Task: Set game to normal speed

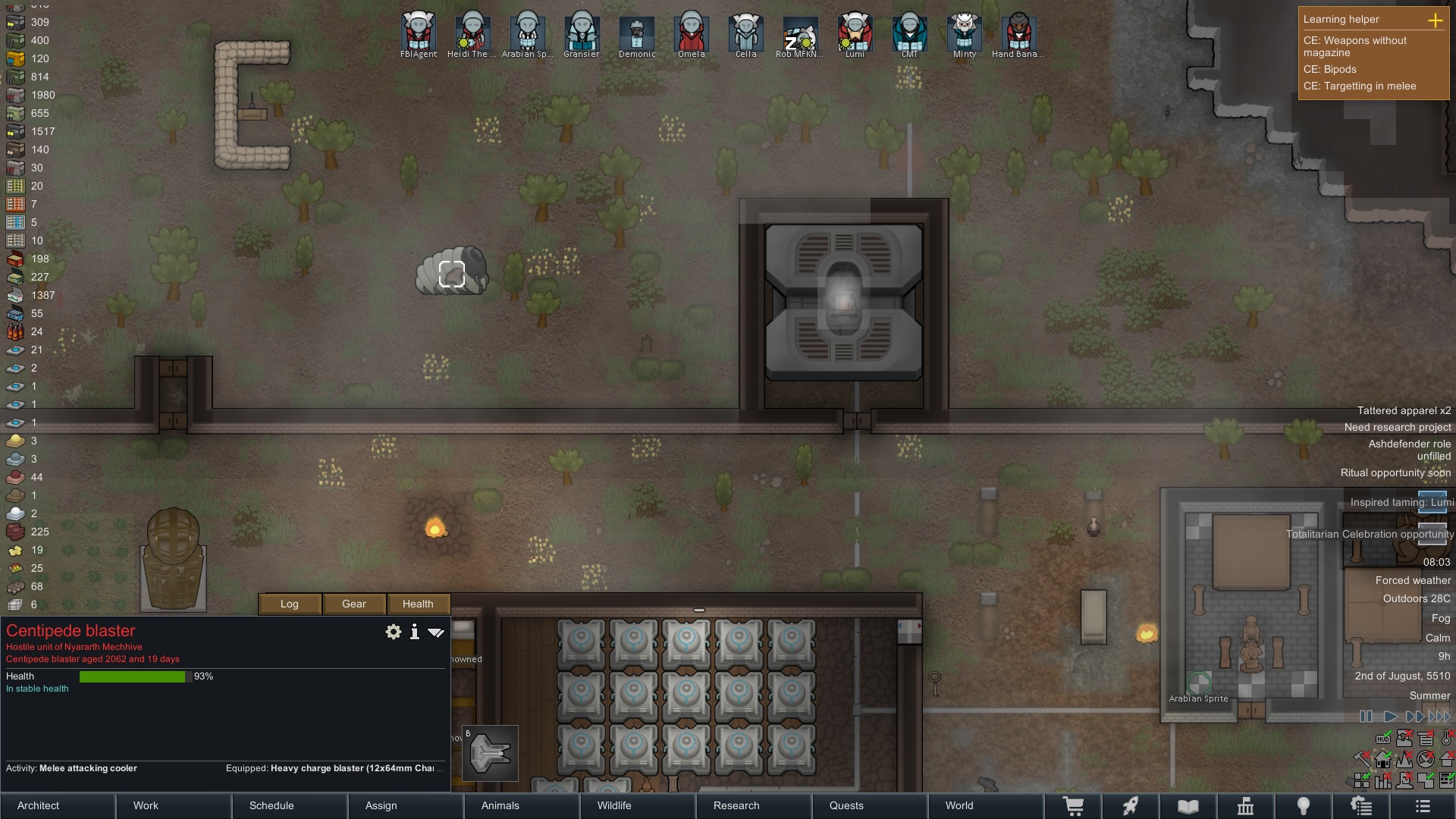Action: pos(1390,717)
